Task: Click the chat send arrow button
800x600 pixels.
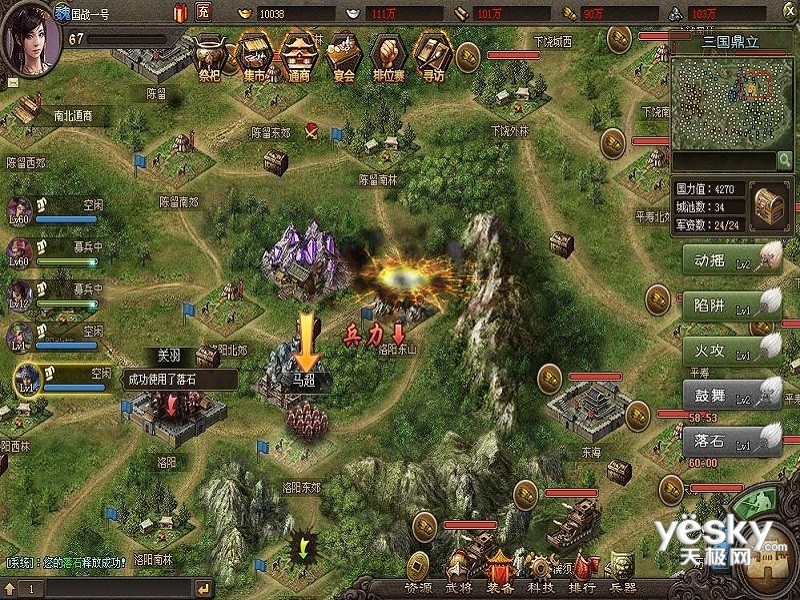Action: pos(205,588)
